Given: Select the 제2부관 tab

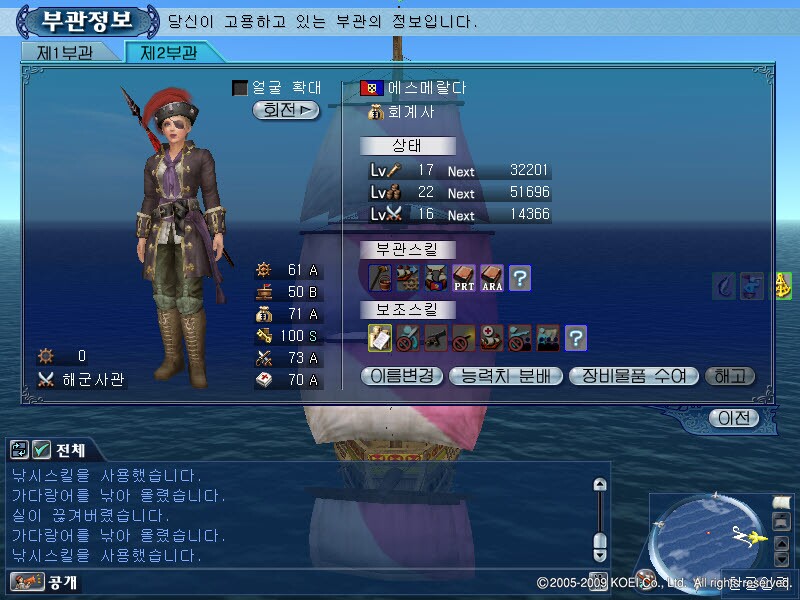Looking at the screenshot, I should 167,53.
